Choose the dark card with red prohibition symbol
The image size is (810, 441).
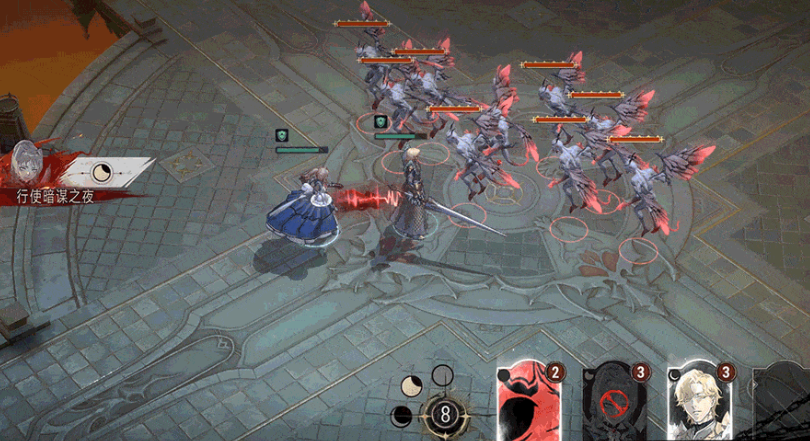(x=615, y=403)
